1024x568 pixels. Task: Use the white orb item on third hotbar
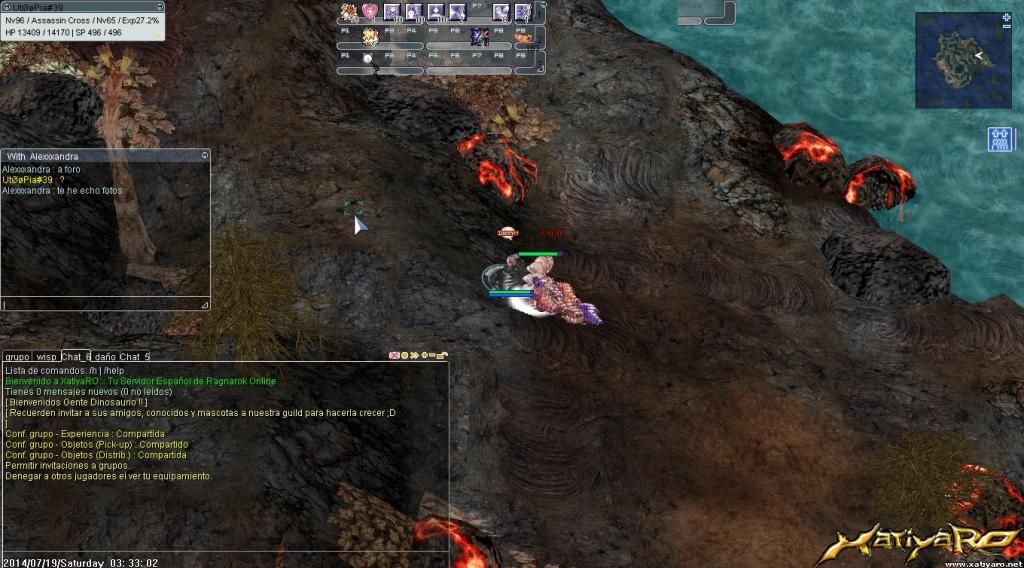367,59
